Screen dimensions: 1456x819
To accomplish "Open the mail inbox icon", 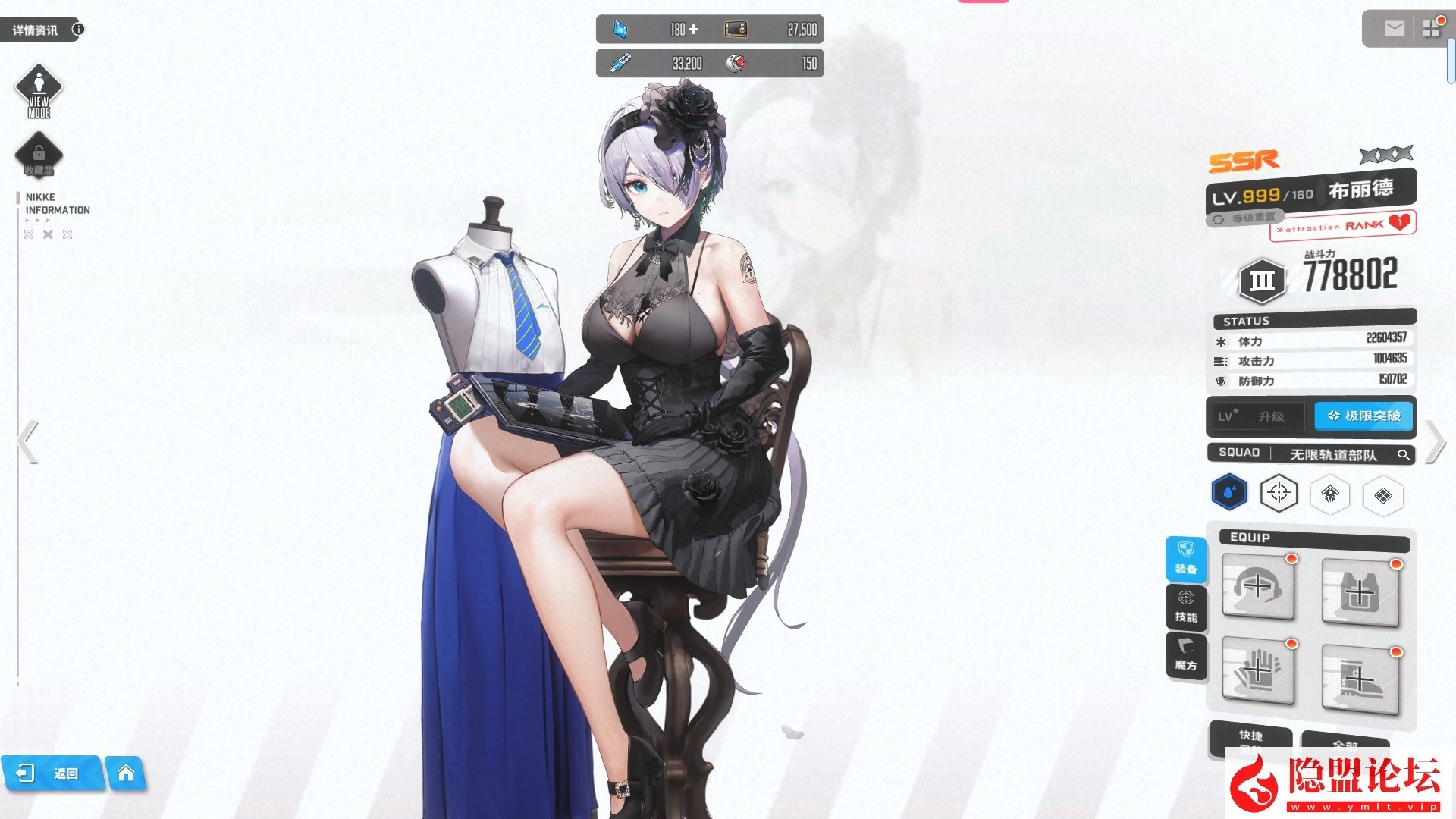I will click(1394, 29).
